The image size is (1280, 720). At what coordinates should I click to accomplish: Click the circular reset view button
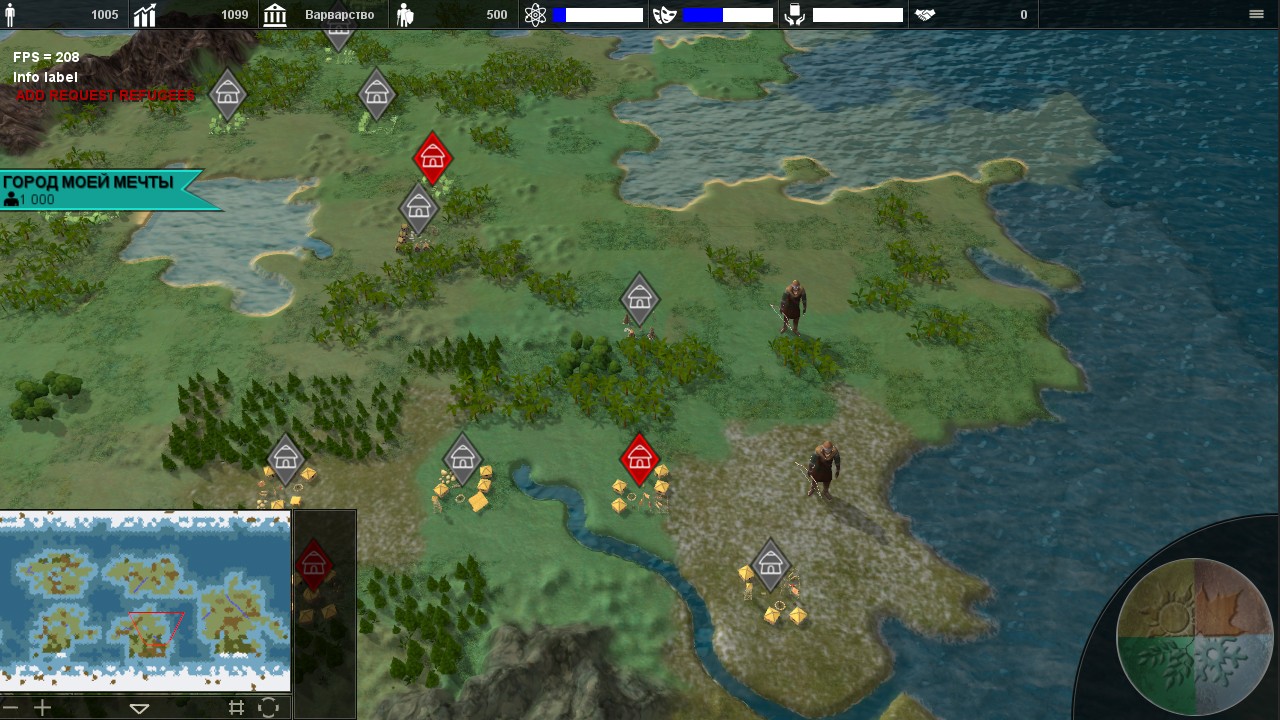(268, 707)
